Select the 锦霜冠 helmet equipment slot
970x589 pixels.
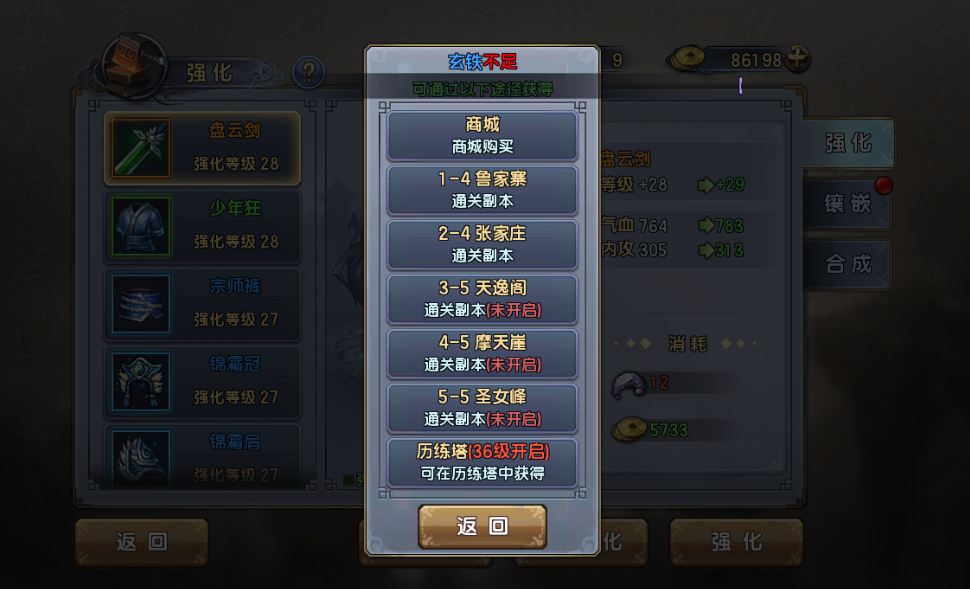click(202, 382)
